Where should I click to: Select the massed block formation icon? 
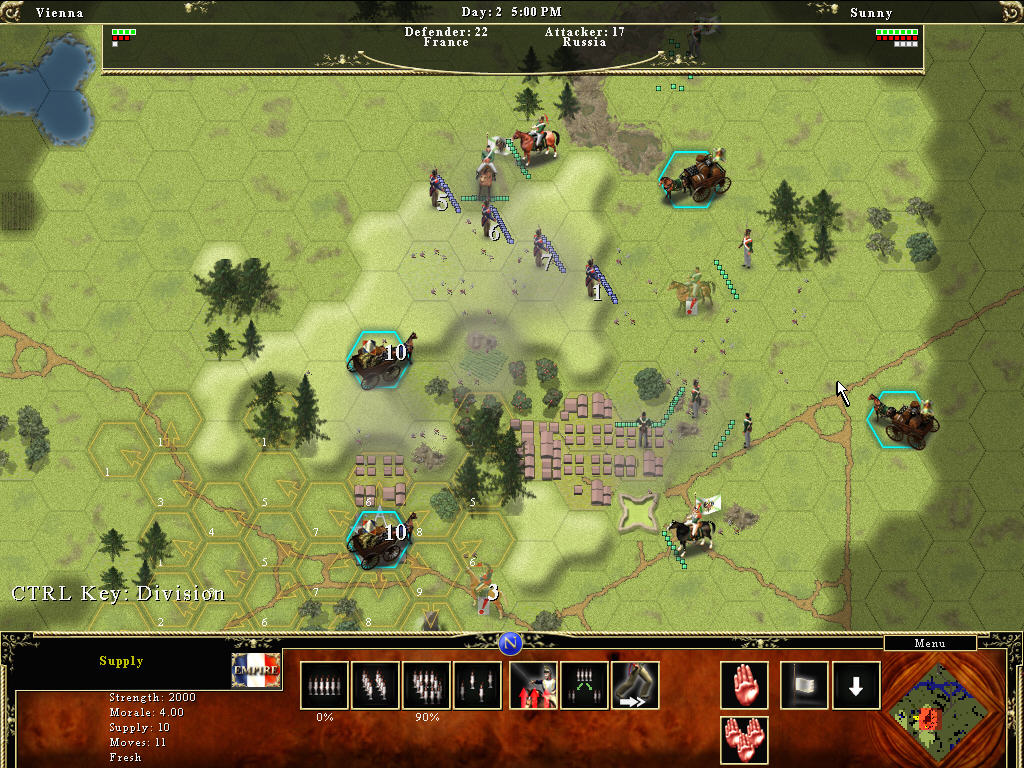(x=426, y=685)
